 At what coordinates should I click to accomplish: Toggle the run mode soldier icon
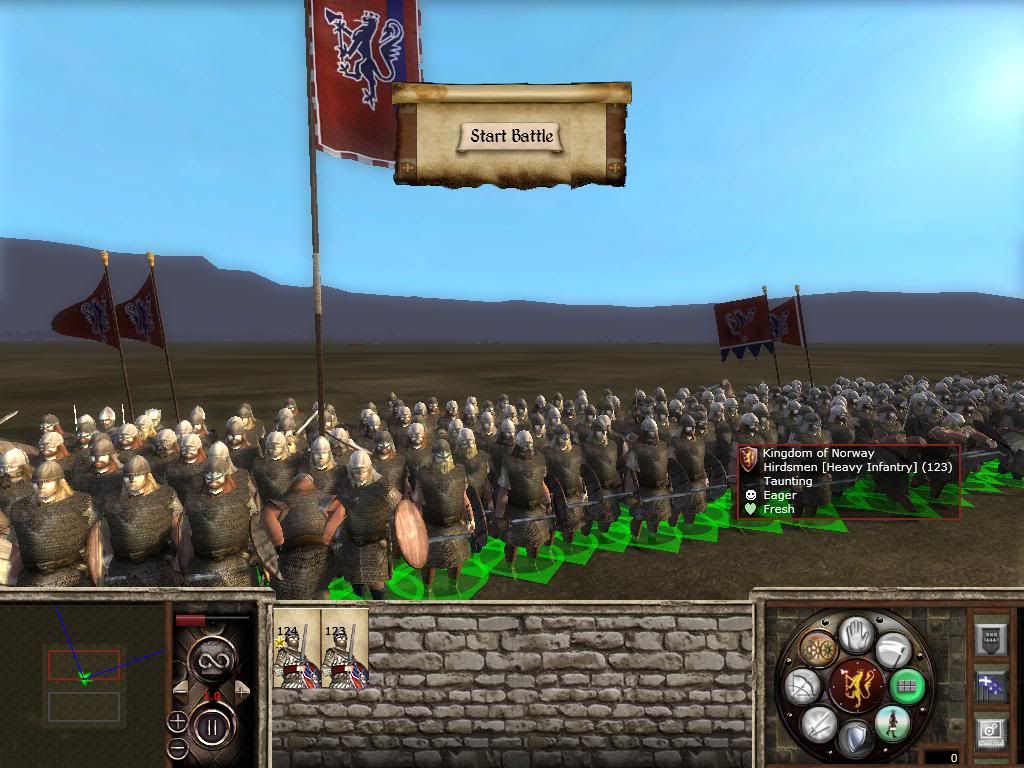pyautogui.click(x=891, y=722)
